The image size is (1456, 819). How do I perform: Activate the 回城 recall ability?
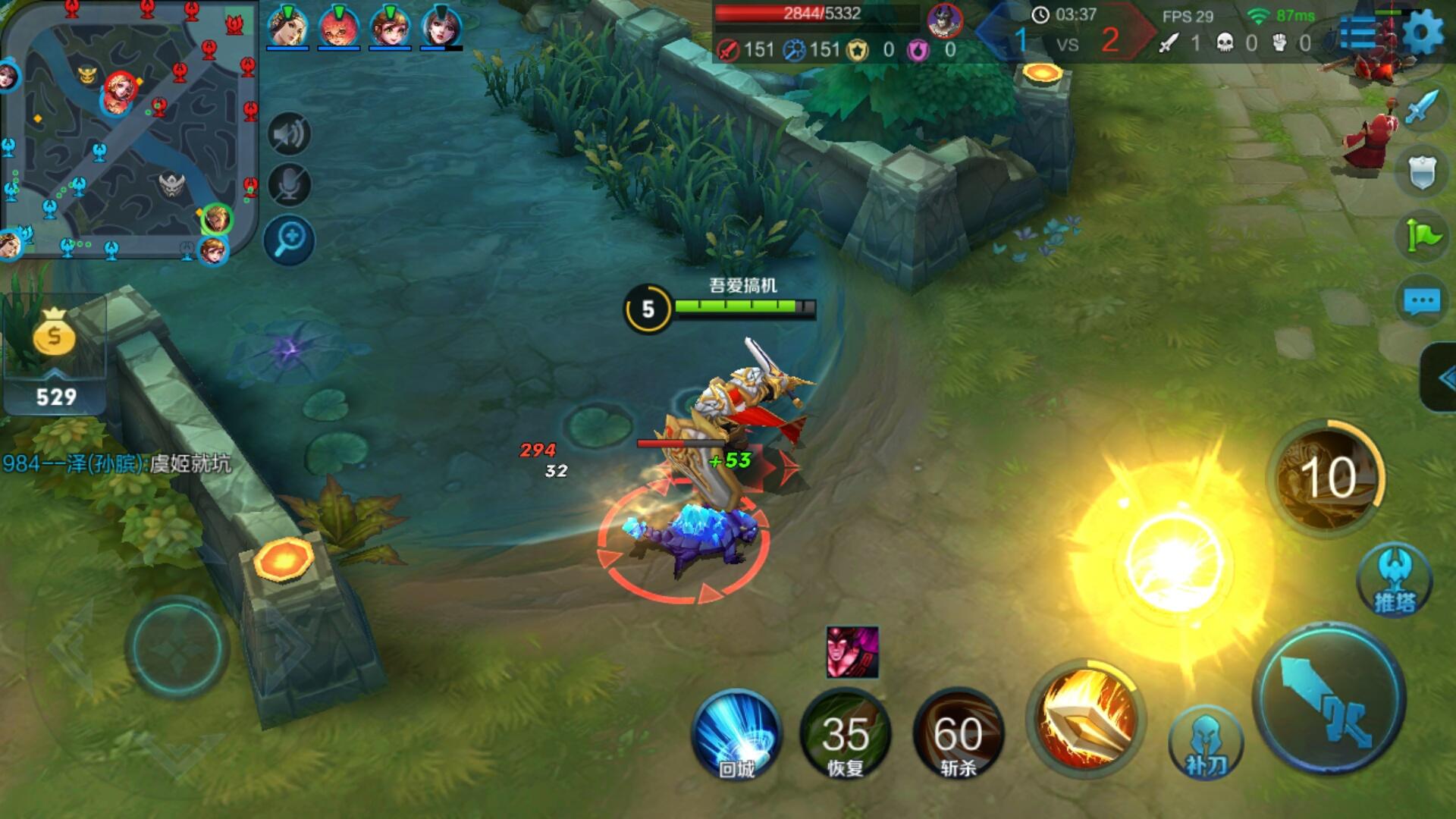point(736,733)
